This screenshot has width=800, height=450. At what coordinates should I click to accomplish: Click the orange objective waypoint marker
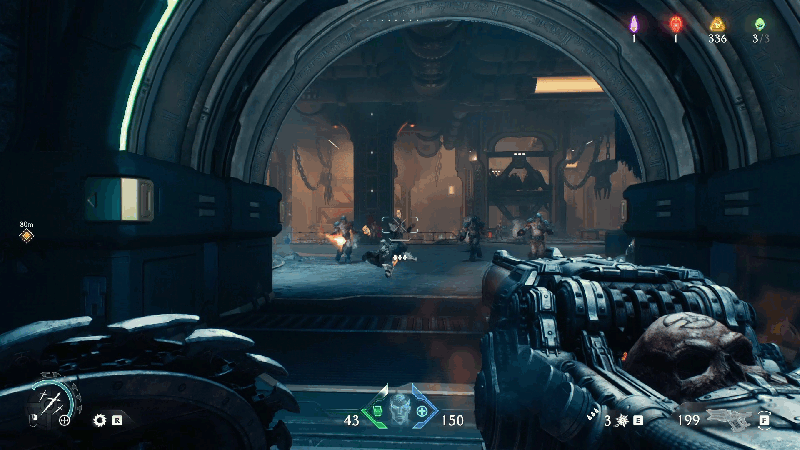pos(26,236)
